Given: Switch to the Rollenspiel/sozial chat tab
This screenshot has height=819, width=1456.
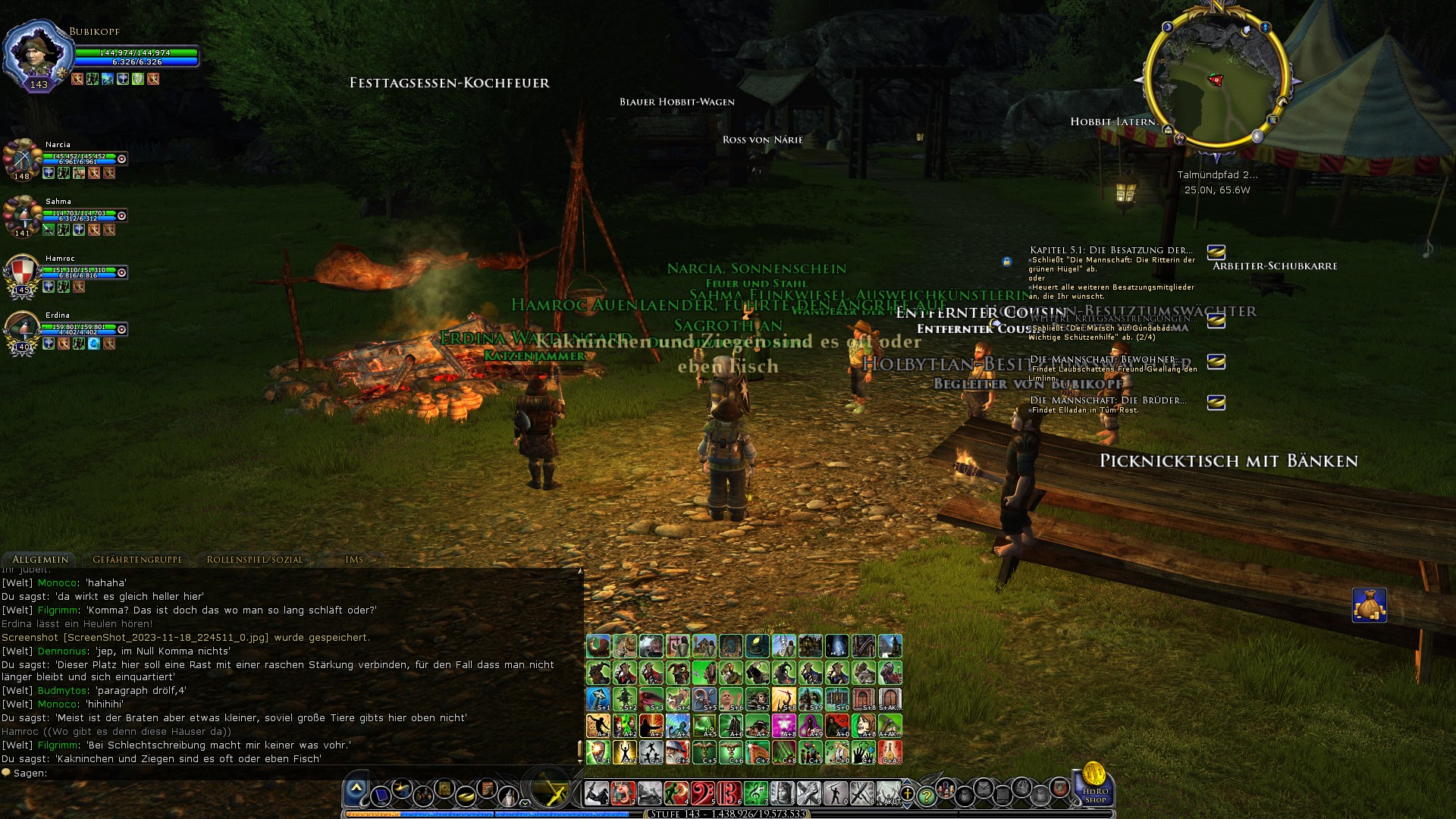Looking at the screenshot, I should (x=255, y=559).
